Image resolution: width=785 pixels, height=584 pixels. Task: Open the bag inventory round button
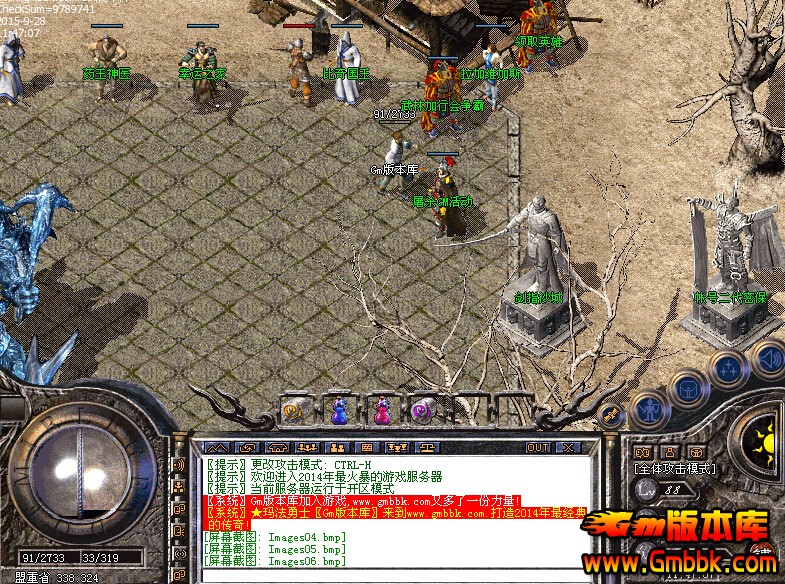689,386
